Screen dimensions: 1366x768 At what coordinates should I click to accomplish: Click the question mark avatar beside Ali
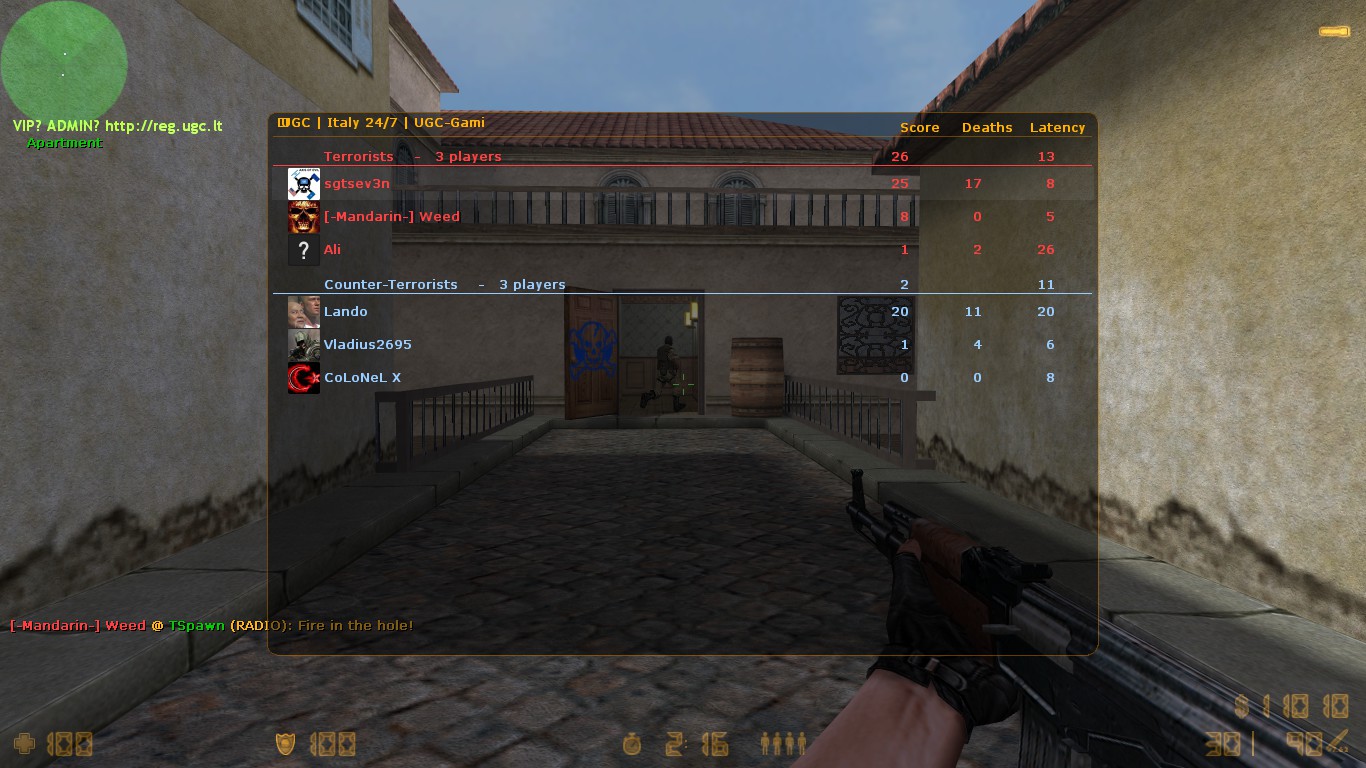coord(303,250)
